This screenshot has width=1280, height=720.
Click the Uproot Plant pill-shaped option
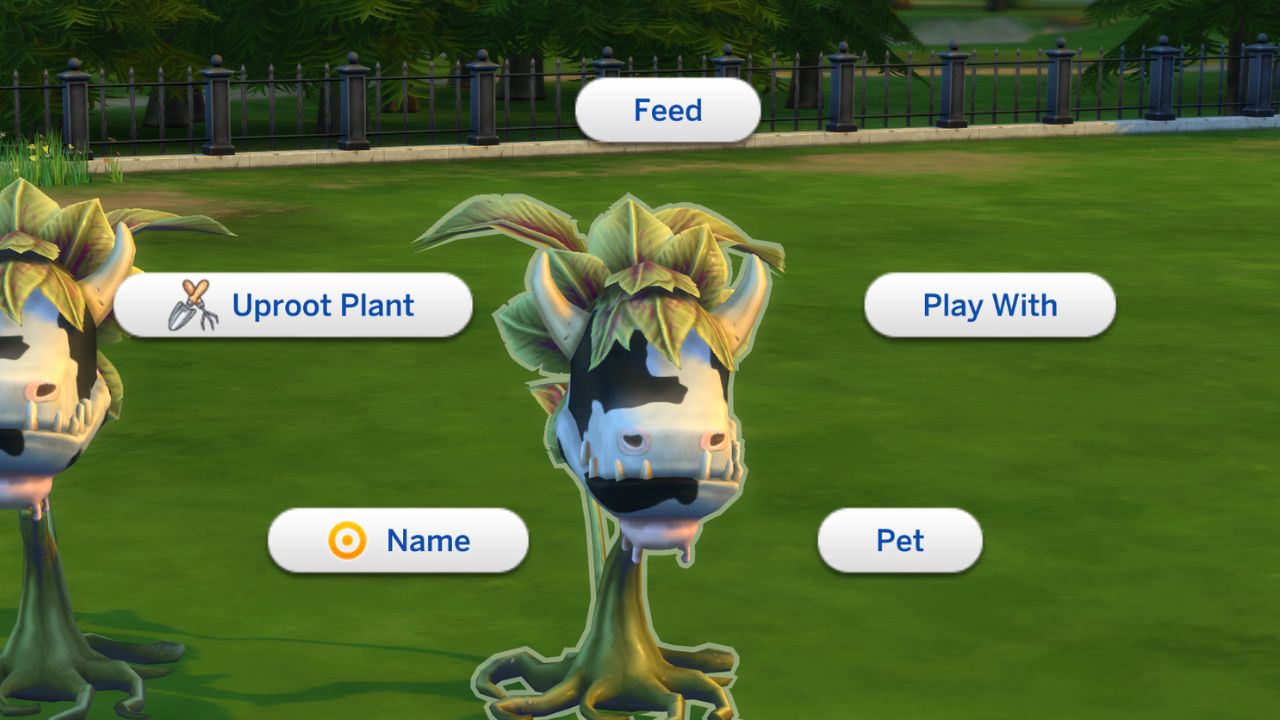pos(295,305)
